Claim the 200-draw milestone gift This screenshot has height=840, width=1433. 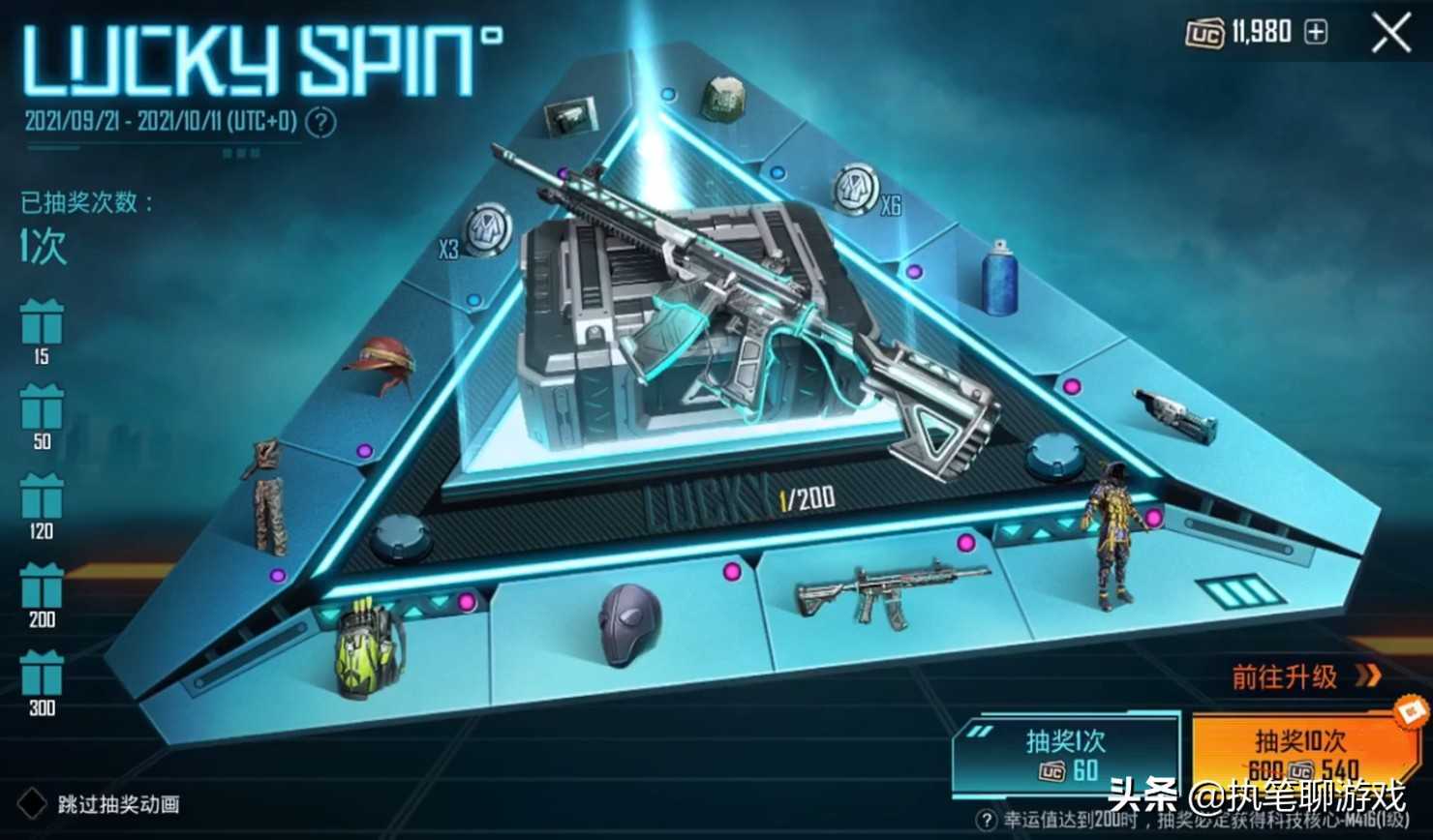click(42, 586)
